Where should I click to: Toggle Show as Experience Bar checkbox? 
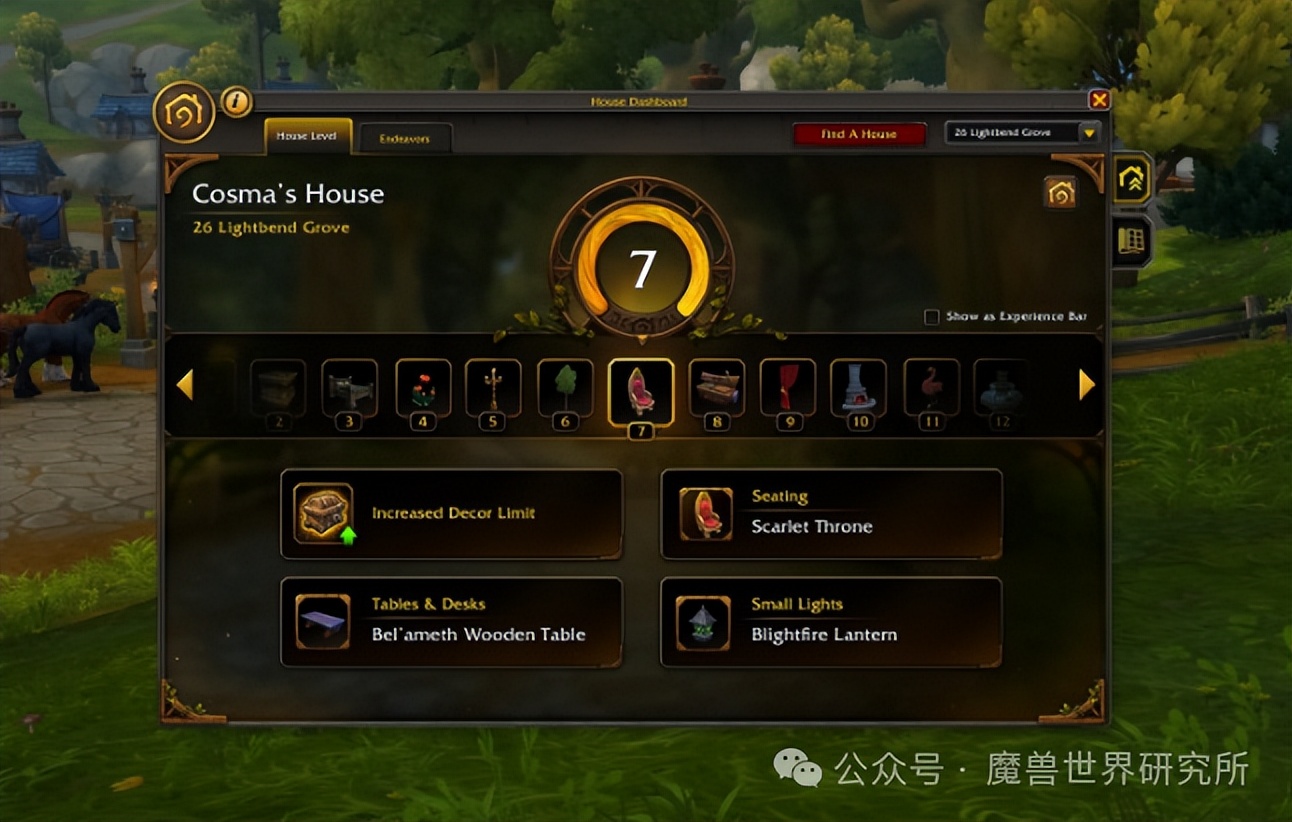(x=932, y=317)
